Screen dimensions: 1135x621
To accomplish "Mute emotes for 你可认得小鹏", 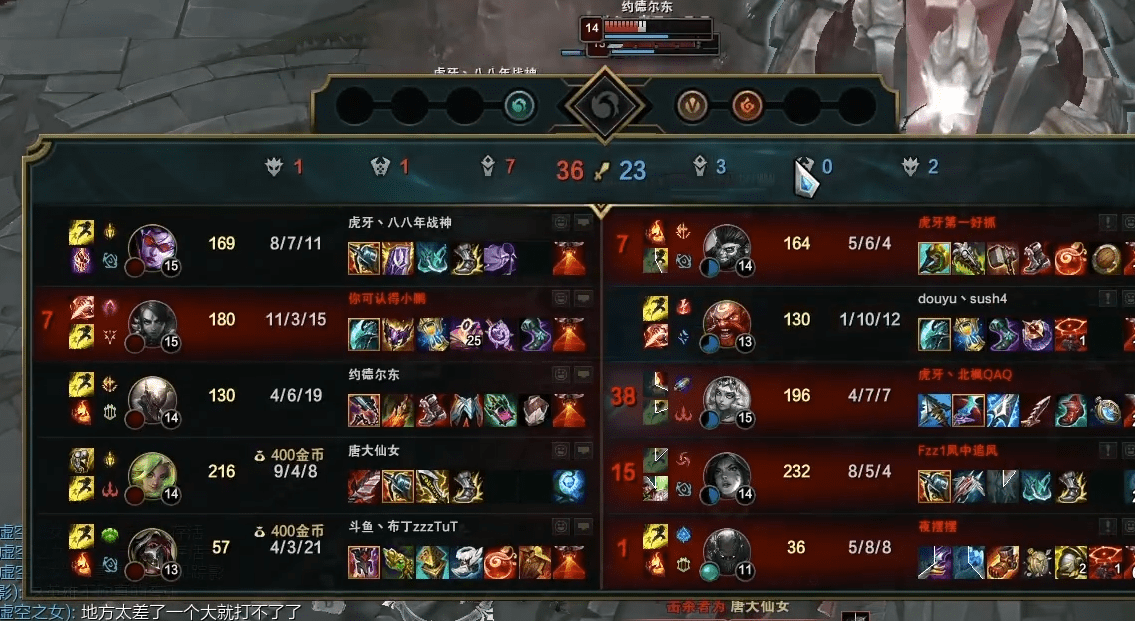I will point(560,298).
